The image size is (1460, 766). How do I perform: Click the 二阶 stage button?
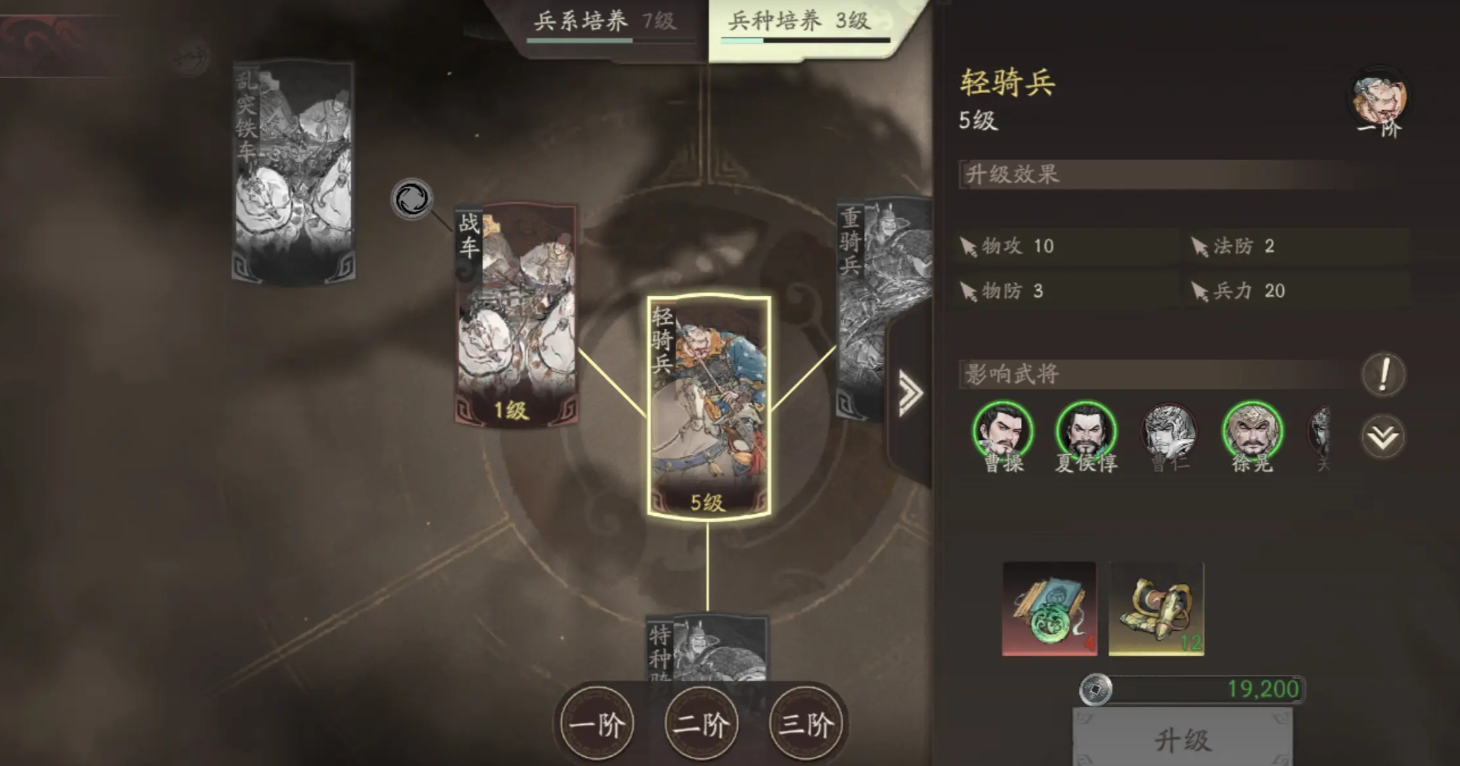701,725
